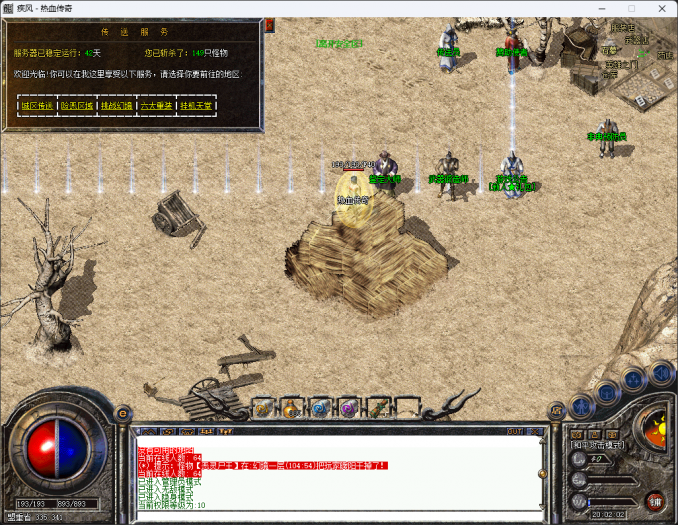
Task: Click the OUT button above the chat box
Action: tap(514, 431)
